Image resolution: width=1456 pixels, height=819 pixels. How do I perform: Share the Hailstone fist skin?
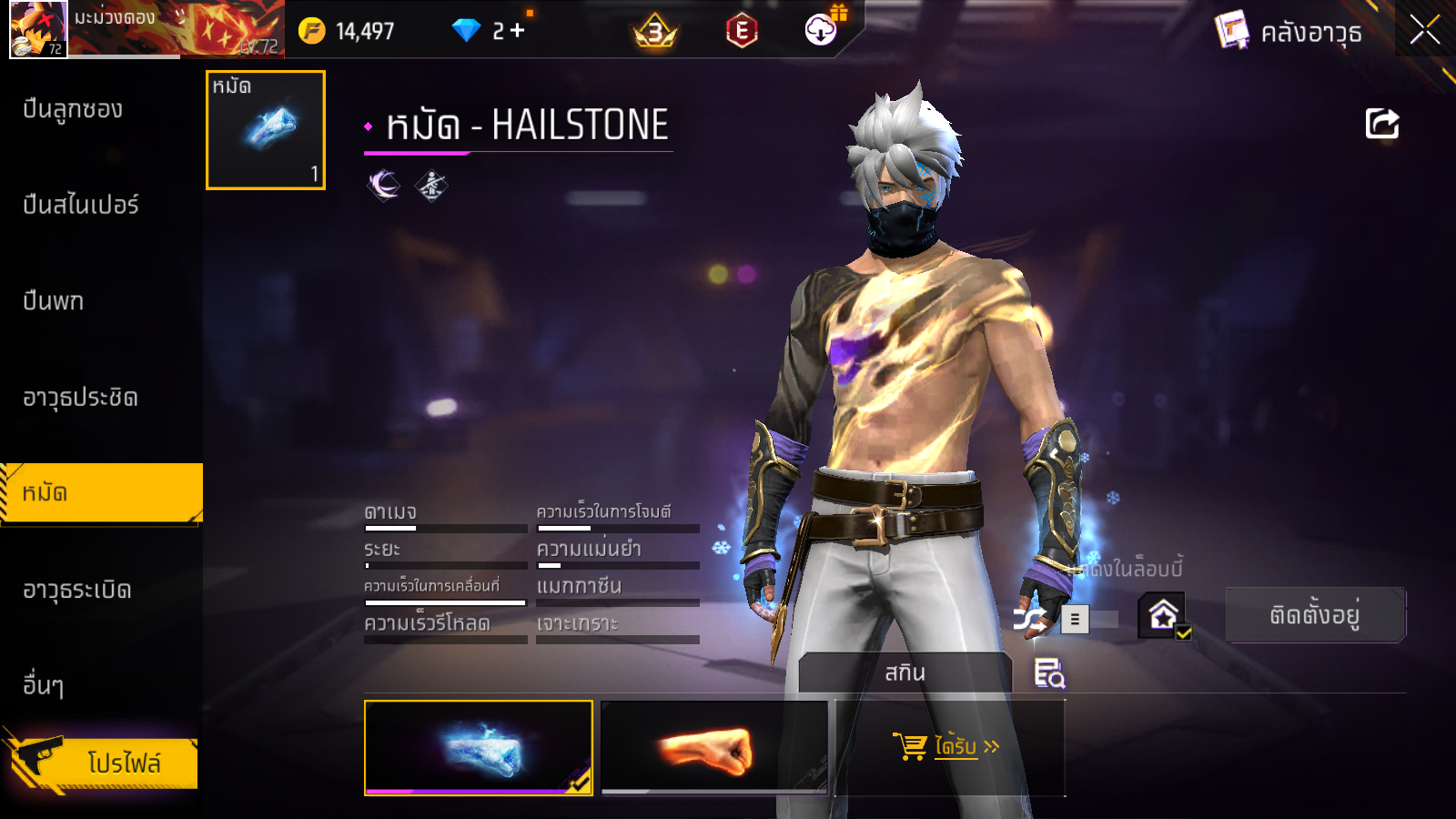[1381, 124]
